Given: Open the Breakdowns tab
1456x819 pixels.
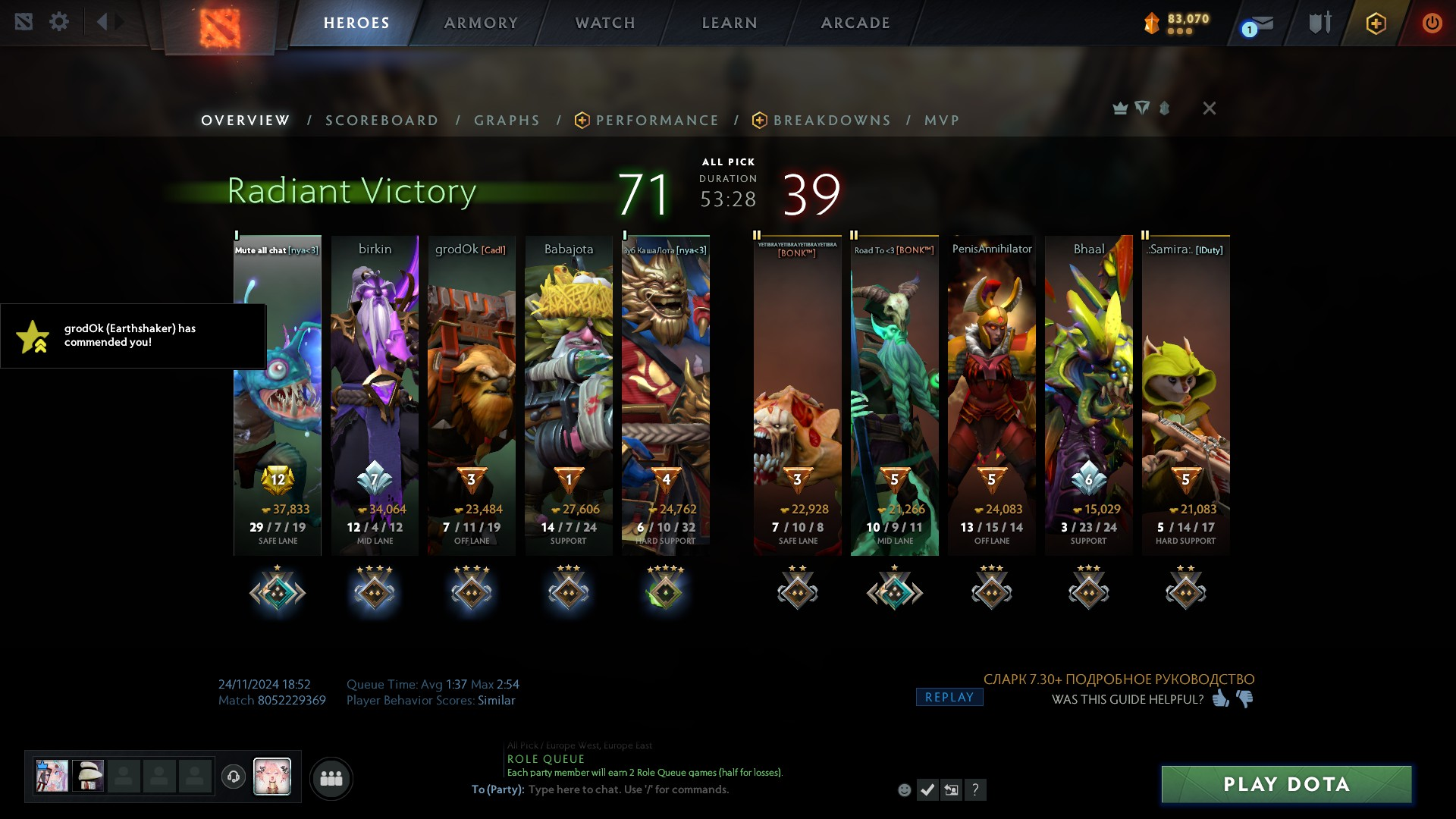Looking at the screenshot, I should point(831,121).
